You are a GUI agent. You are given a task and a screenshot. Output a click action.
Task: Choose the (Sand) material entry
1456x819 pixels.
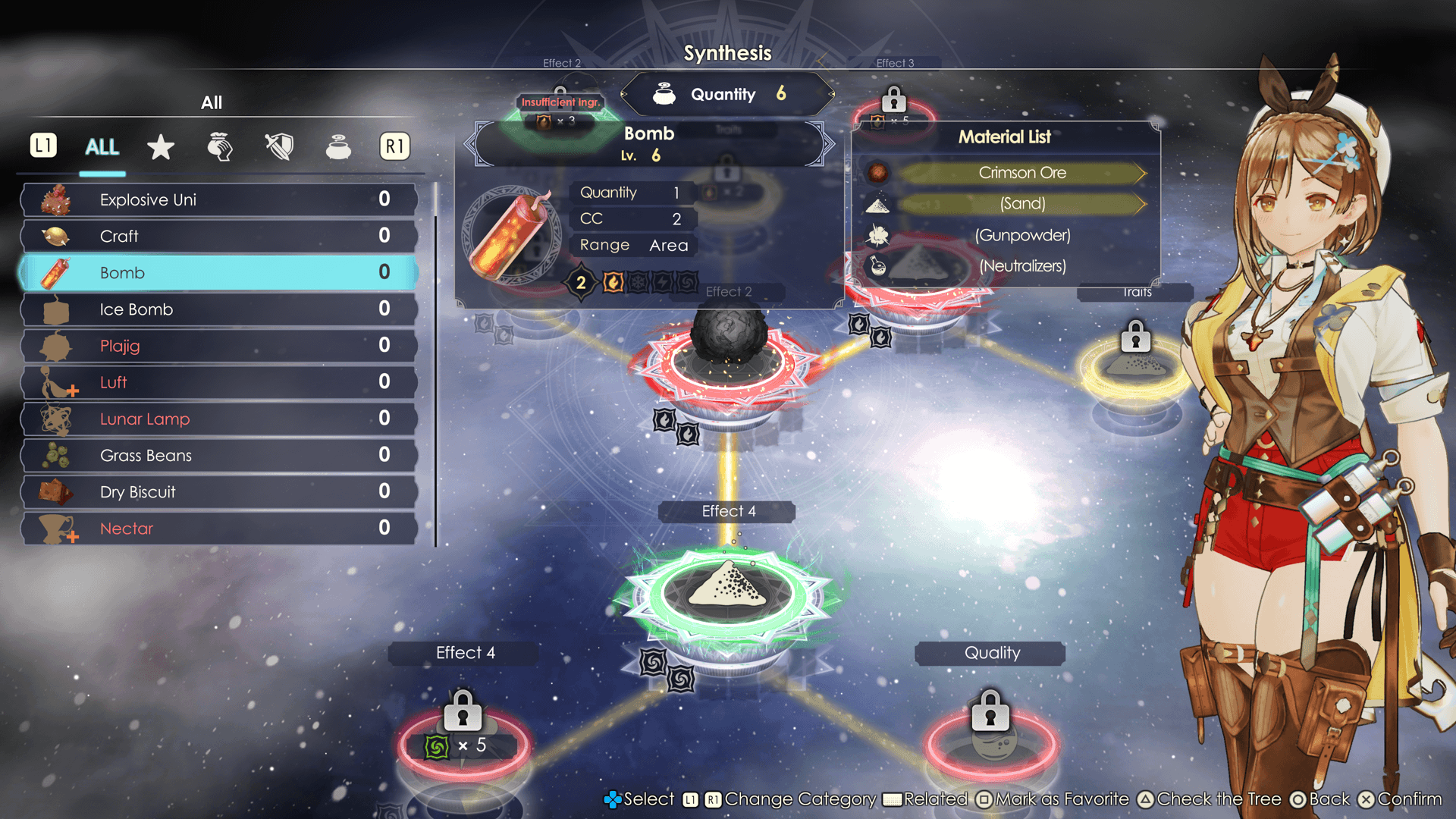pos(1021,203)
